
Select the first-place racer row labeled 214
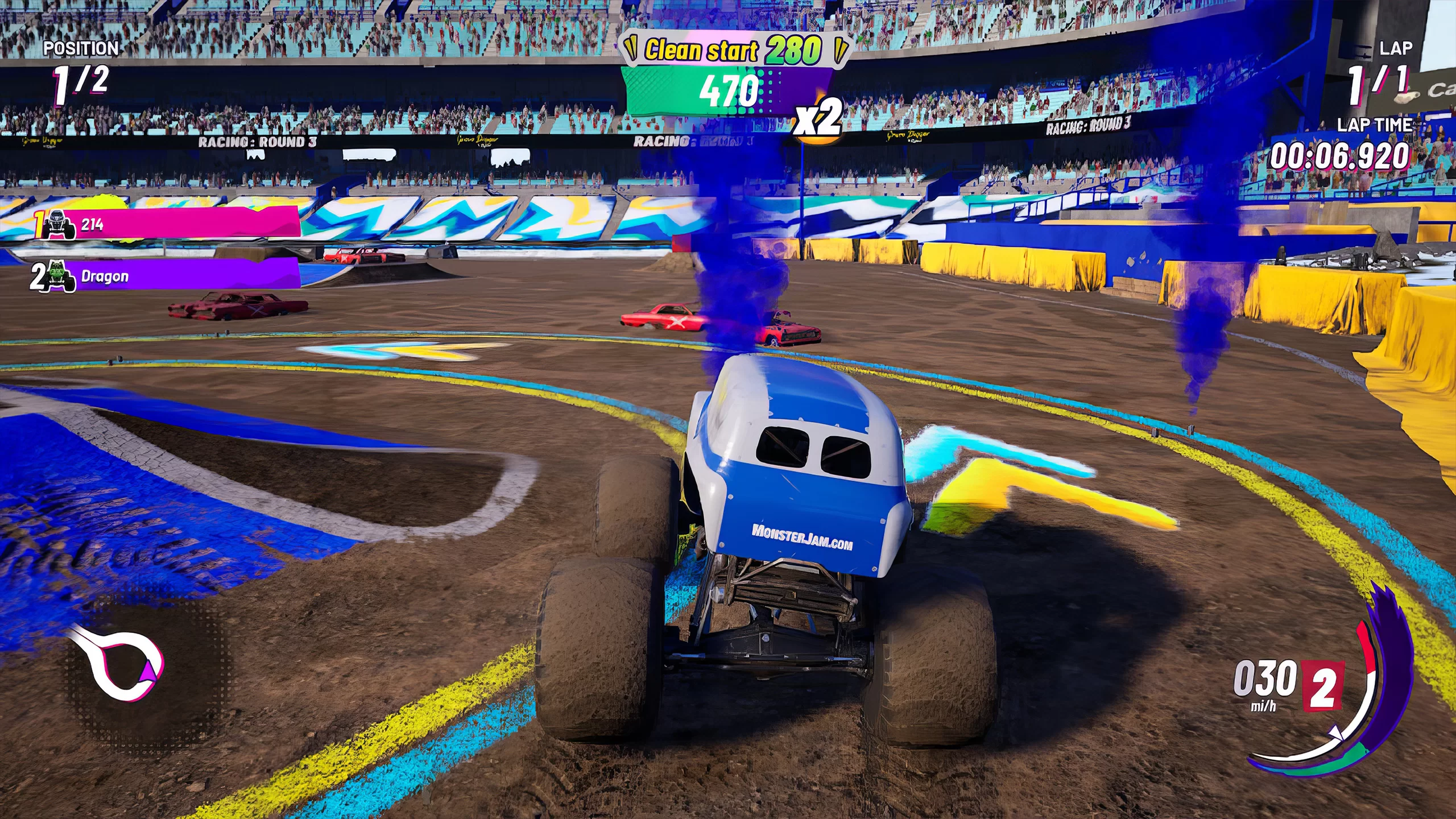(165, 224)
